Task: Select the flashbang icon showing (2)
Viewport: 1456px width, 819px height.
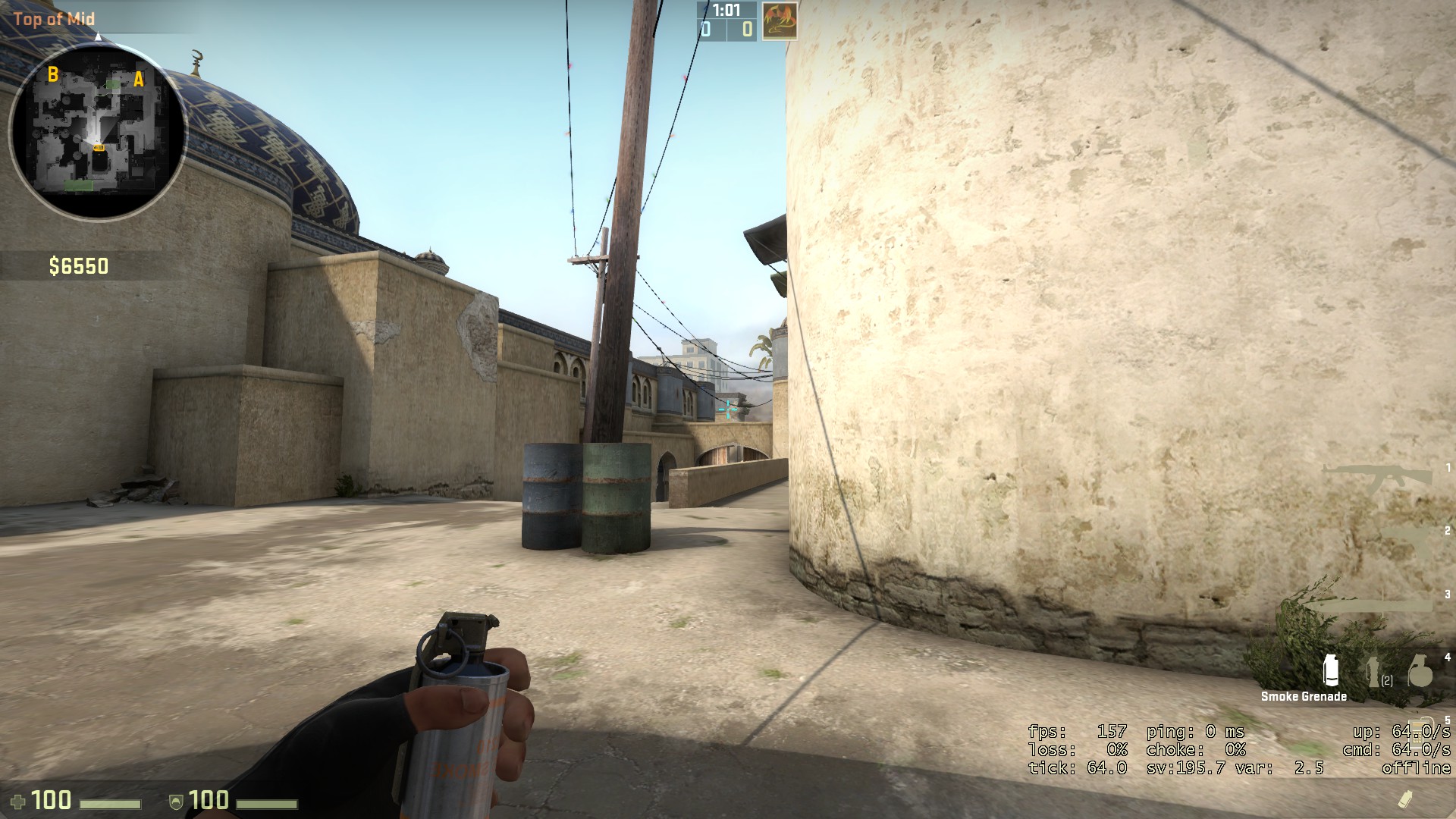Action: point(1374,671)
